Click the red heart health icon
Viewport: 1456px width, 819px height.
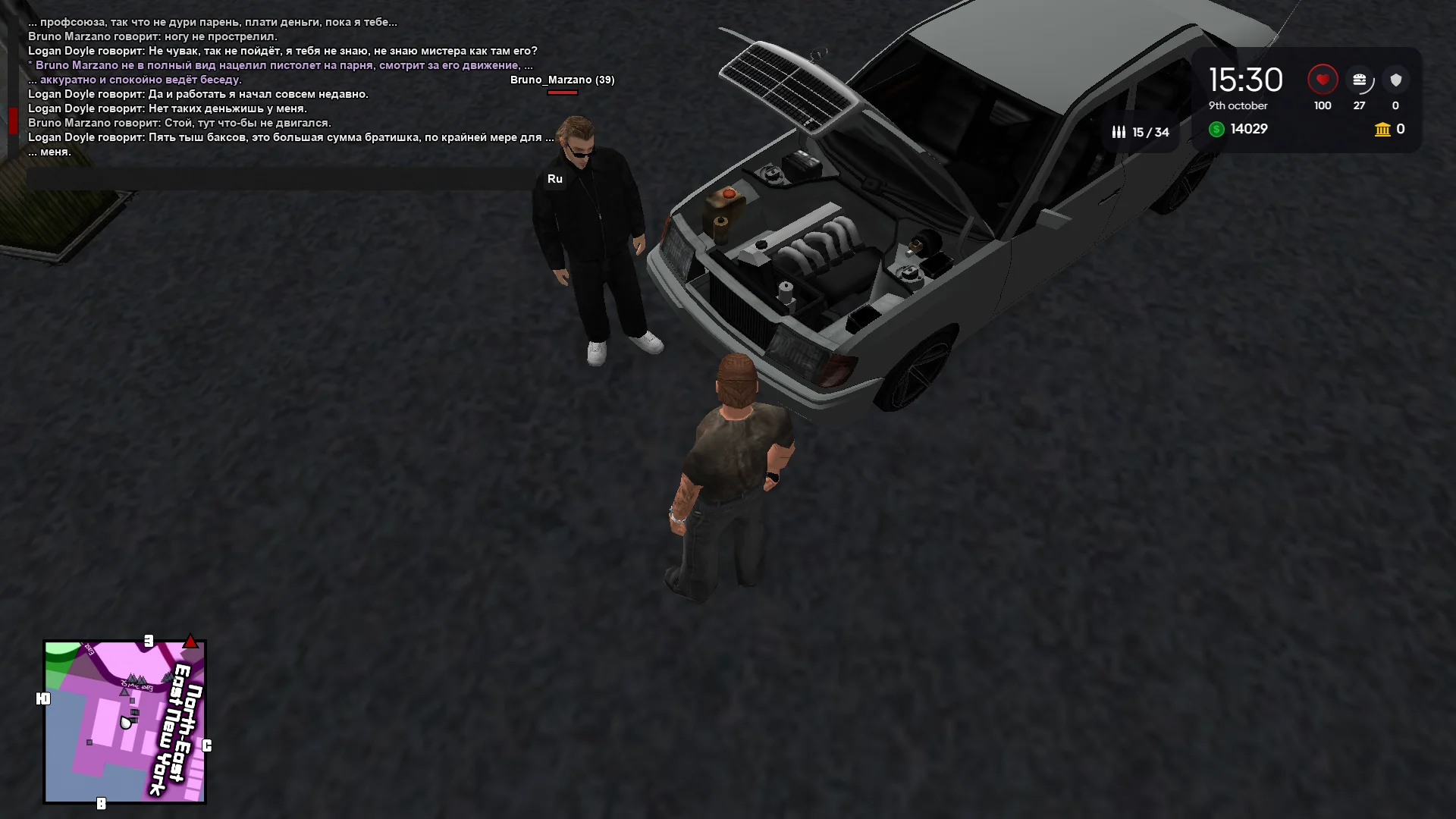[x=1322, y=80]
